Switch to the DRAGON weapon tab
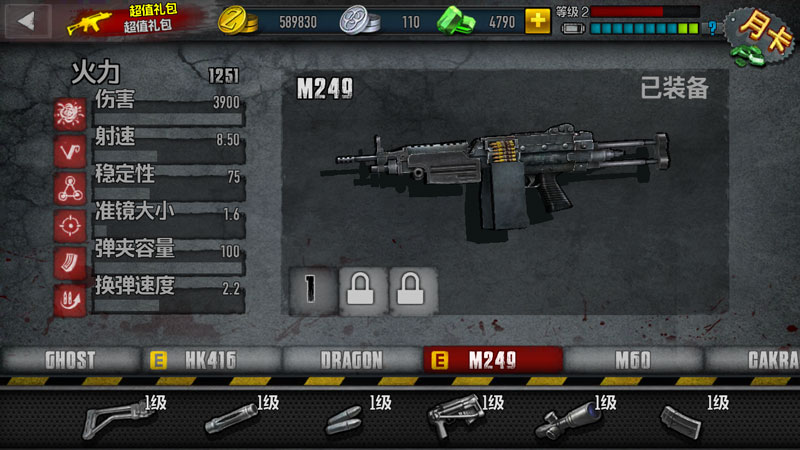Viewport: 800px width, 450px height. [x=352, y=360]
